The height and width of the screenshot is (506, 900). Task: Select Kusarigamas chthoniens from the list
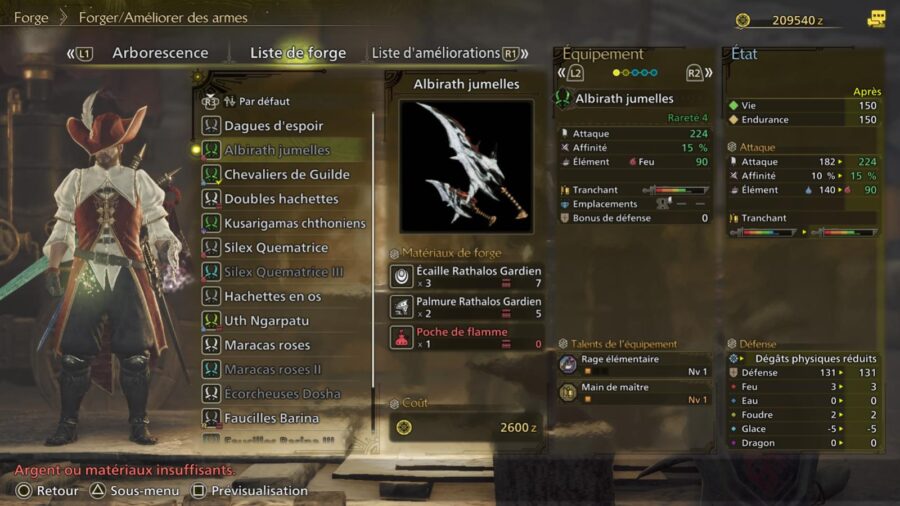point(295,223)
